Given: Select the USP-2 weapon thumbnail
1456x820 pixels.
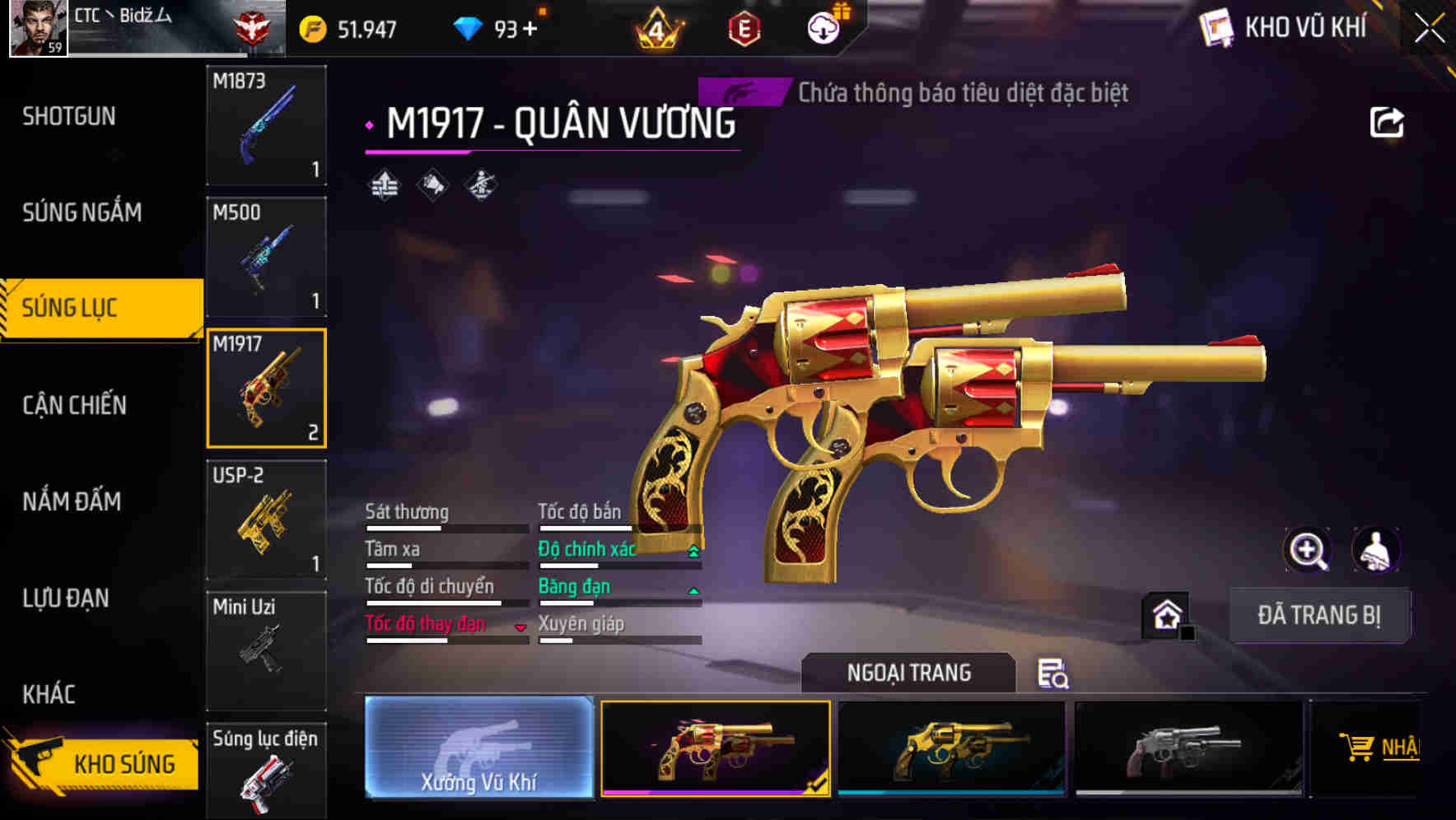Looking at the screenshot, I should pos(266,517).
